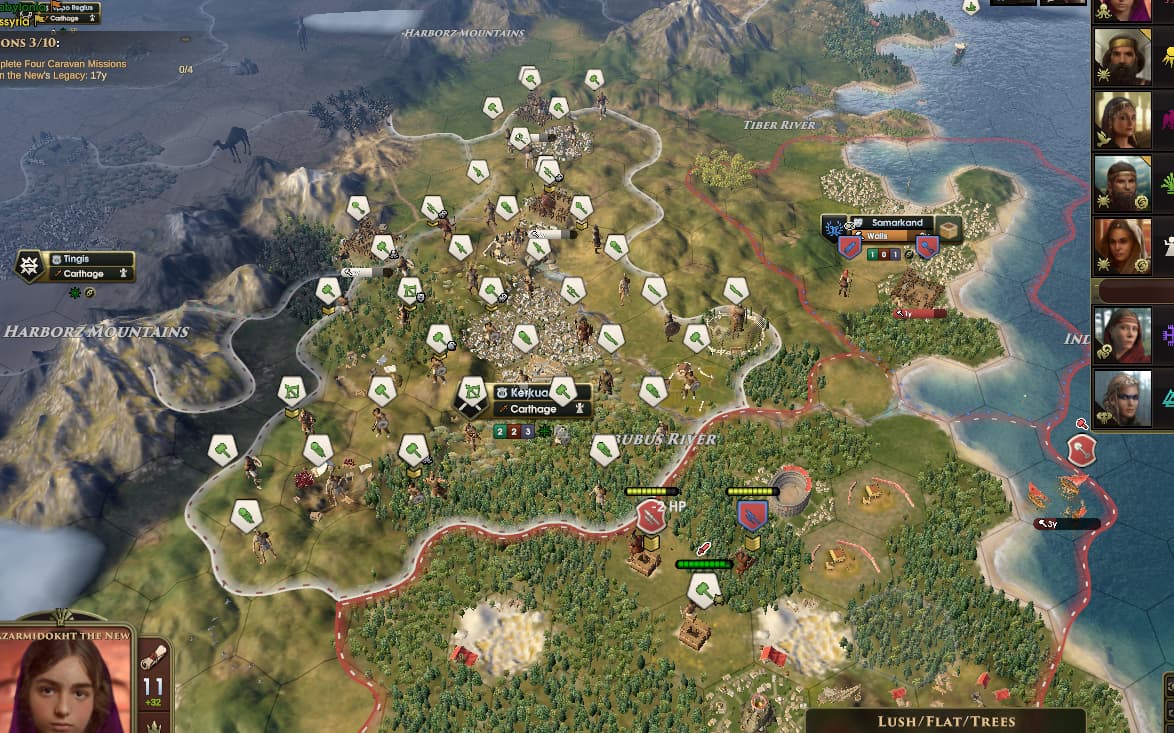1174x733 pixels.
Task: Select the red-hooded woman portrait
Action: click(1122, 335)
